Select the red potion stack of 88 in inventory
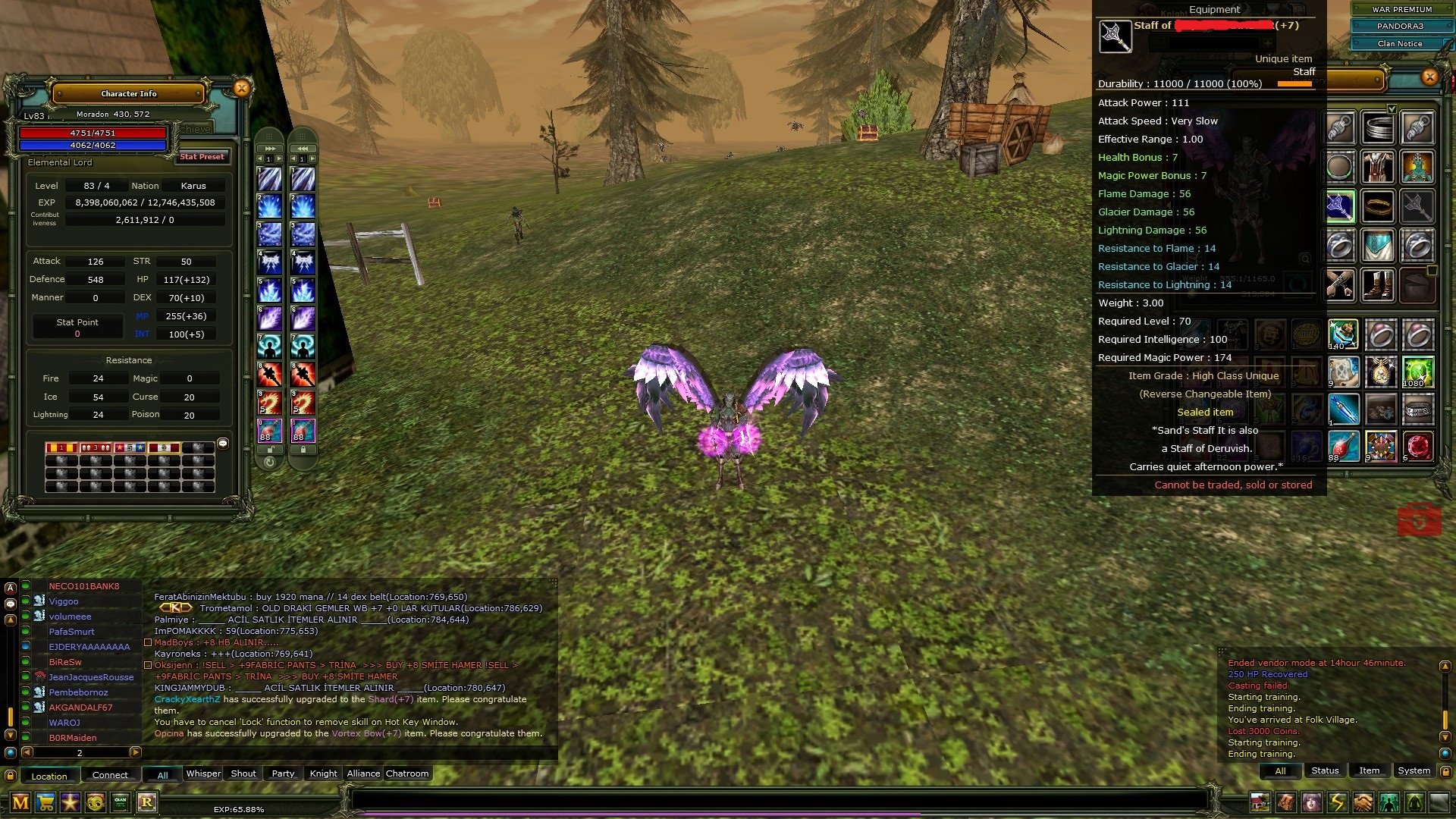 pos(1341,446)
